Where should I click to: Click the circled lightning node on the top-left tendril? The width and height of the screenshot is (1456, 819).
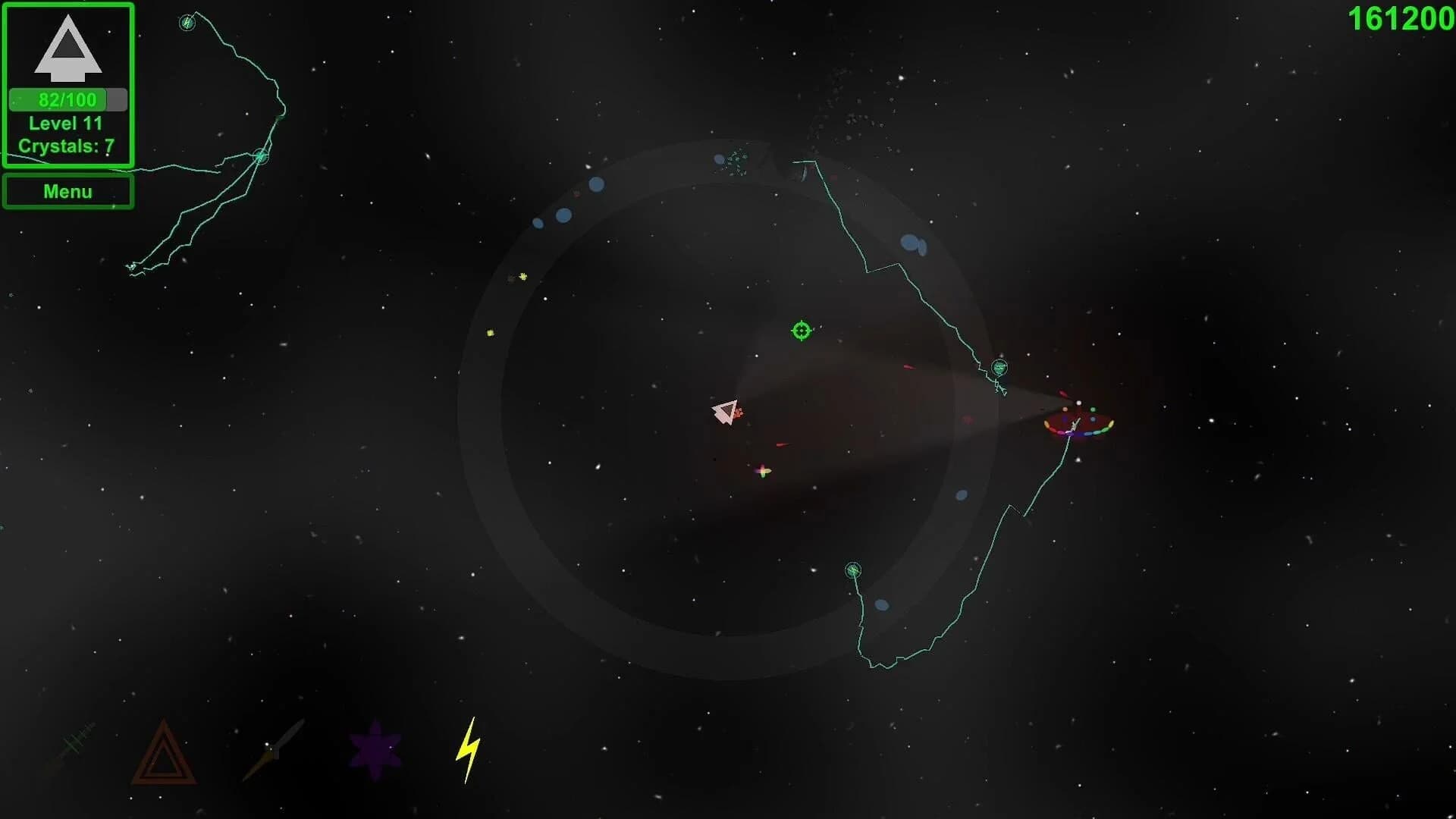click(x=187, y=23)
